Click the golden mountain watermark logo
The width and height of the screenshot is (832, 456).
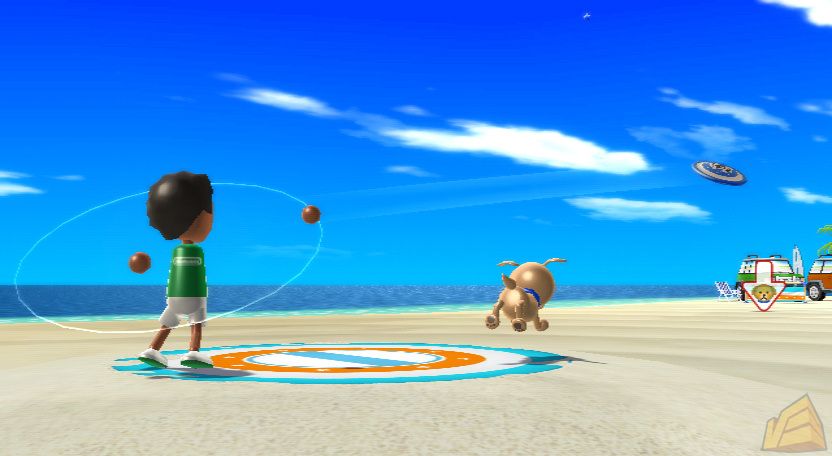tap(793, 424)
